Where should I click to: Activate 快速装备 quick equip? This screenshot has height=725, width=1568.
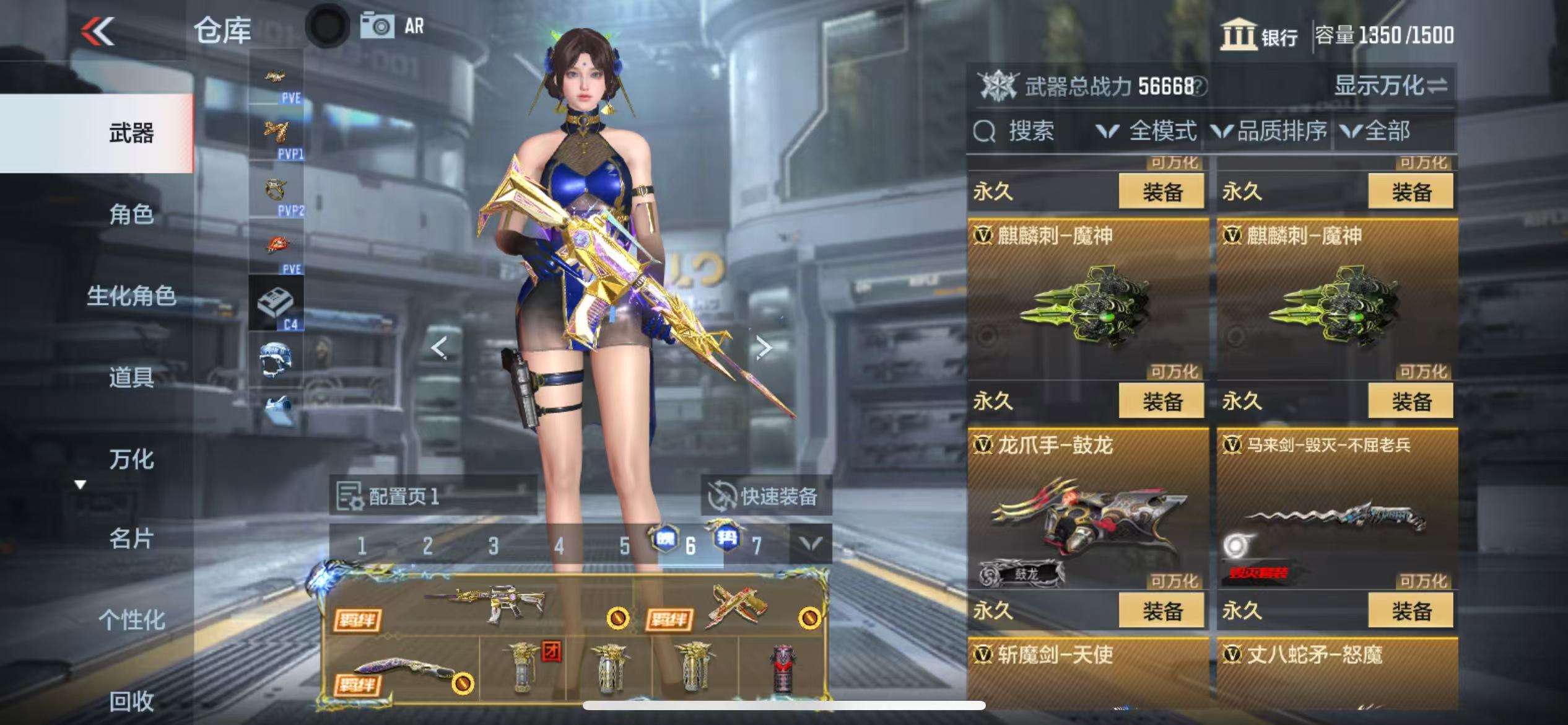tap(766, 496)
